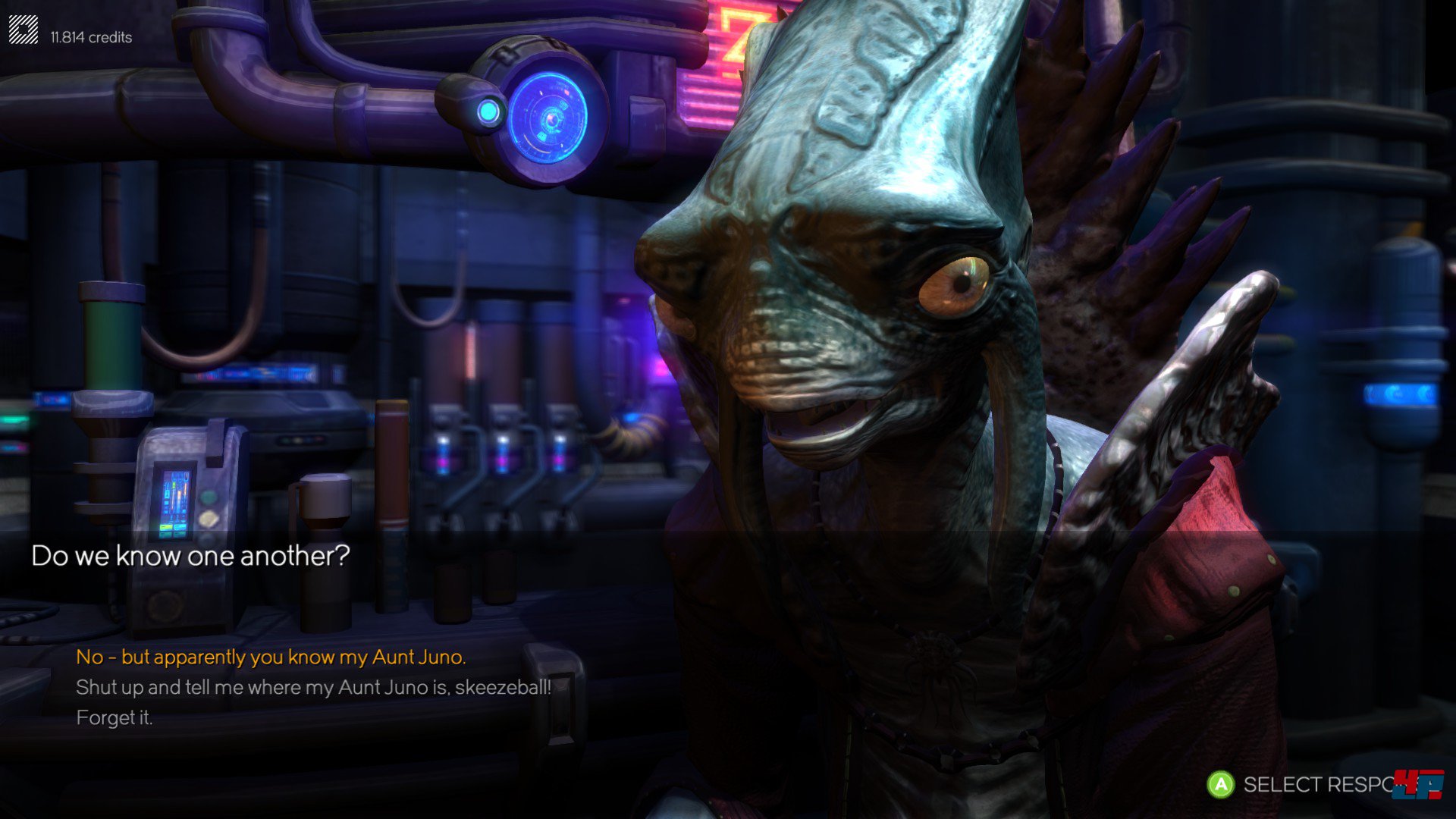This screenshot has height=819, width=1456.
Task: Choose the reply about knowing Aunt Juno
Action: [x=271, y=657]
